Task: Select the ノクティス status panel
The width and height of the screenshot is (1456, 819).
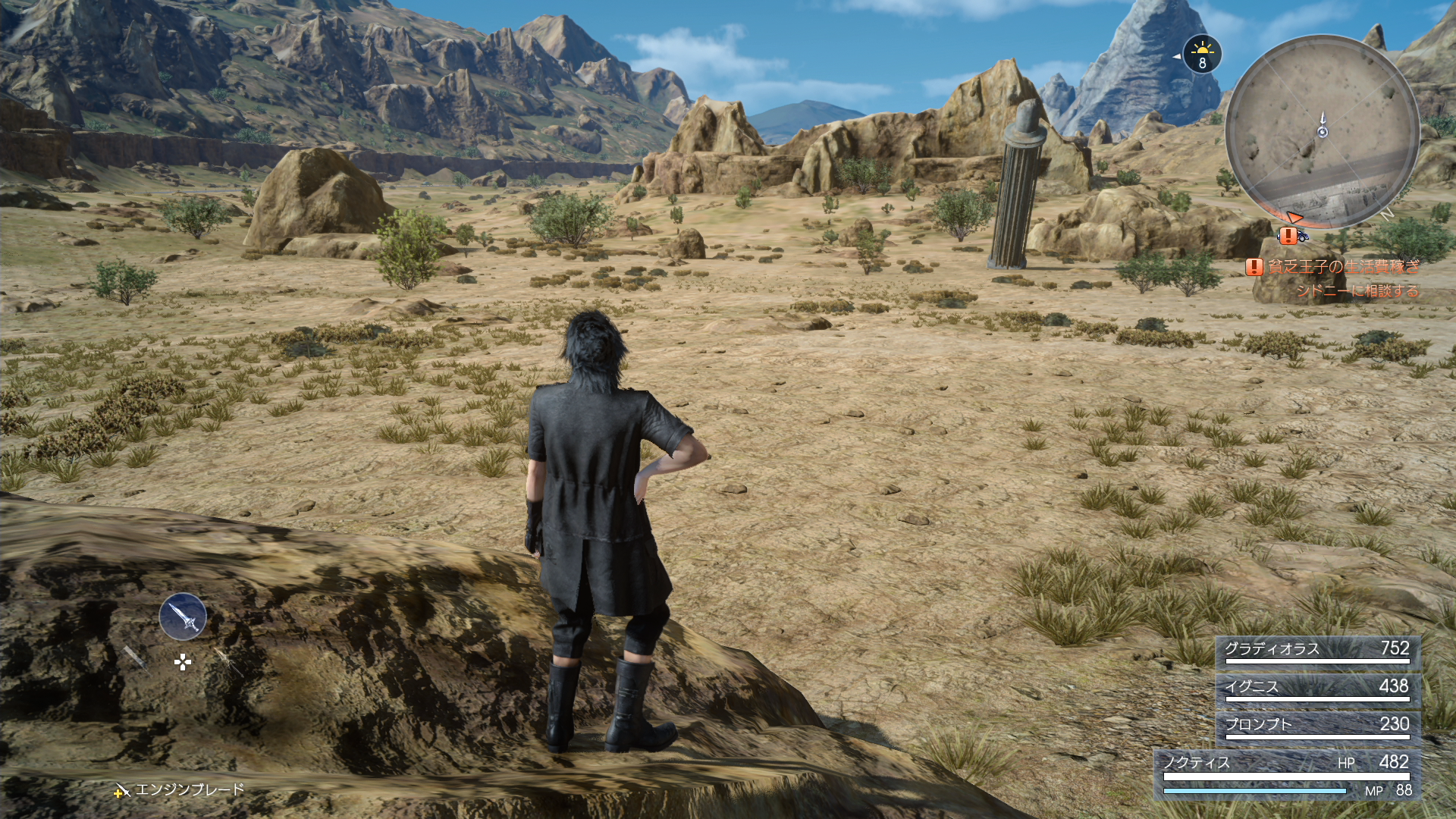Action: [1287, 774]
